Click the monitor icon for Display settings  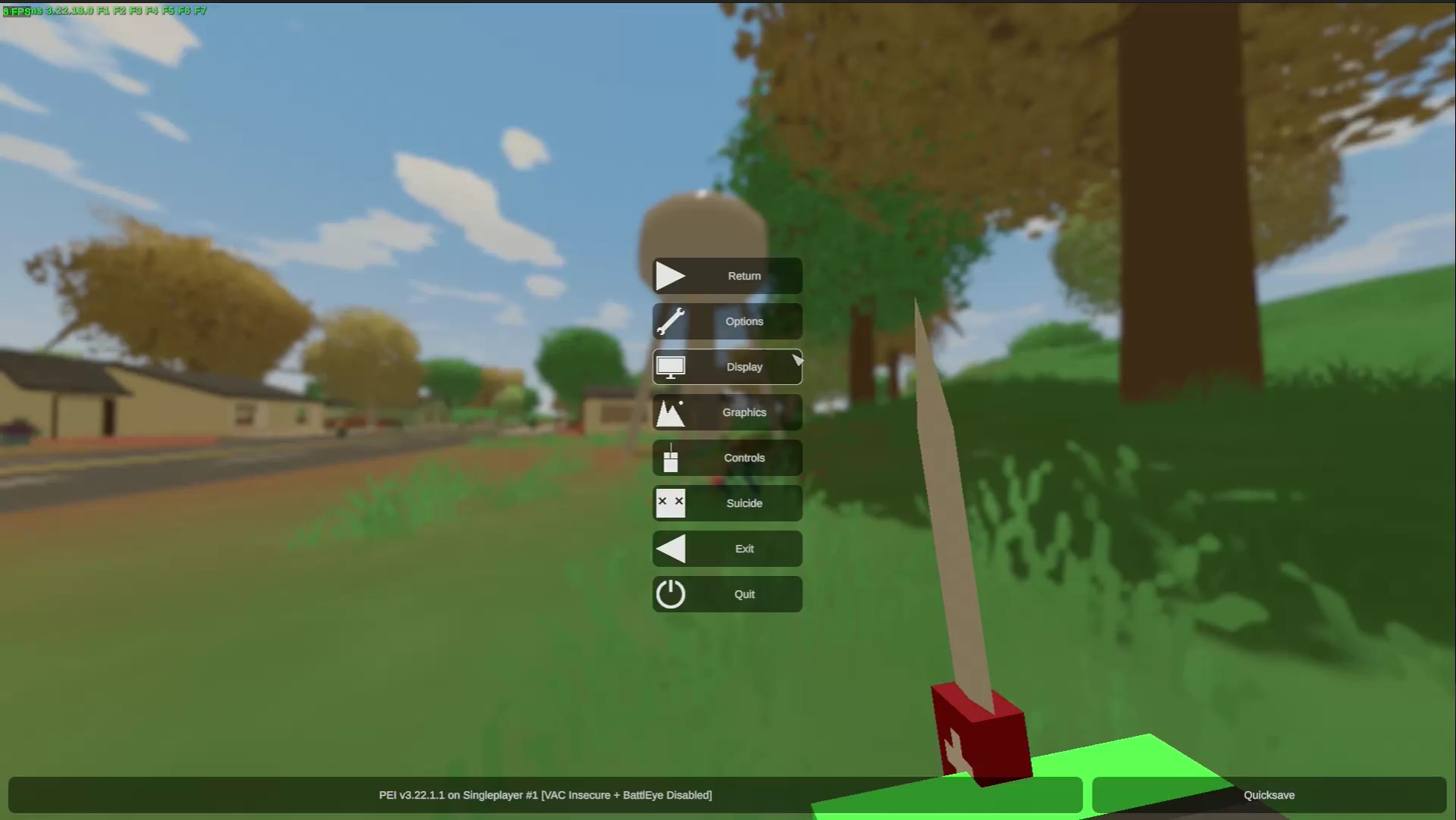pyautogui.click(x=670, y=367)
